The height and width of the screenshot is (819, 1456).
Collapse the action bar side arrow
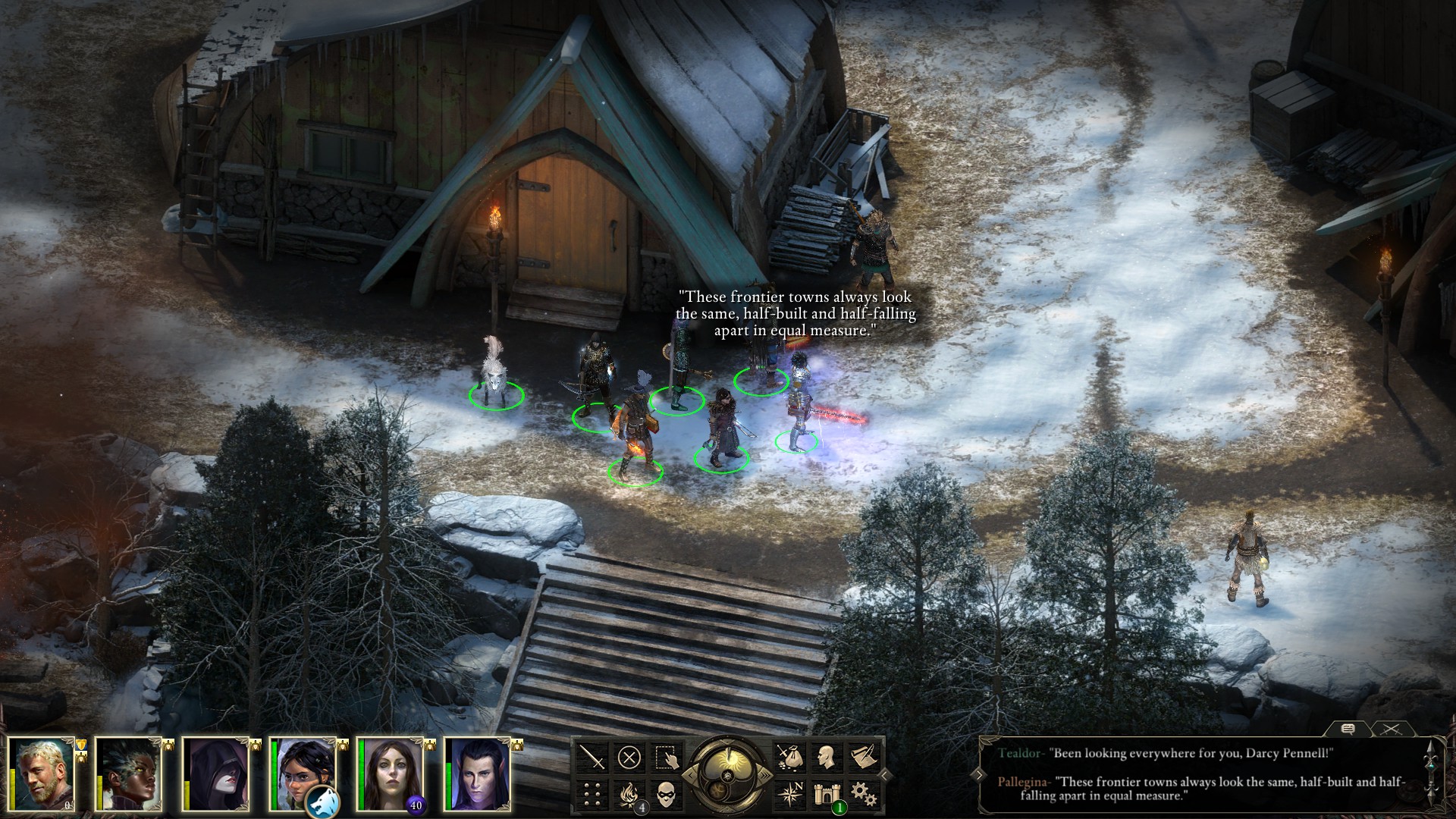point(883,774)
